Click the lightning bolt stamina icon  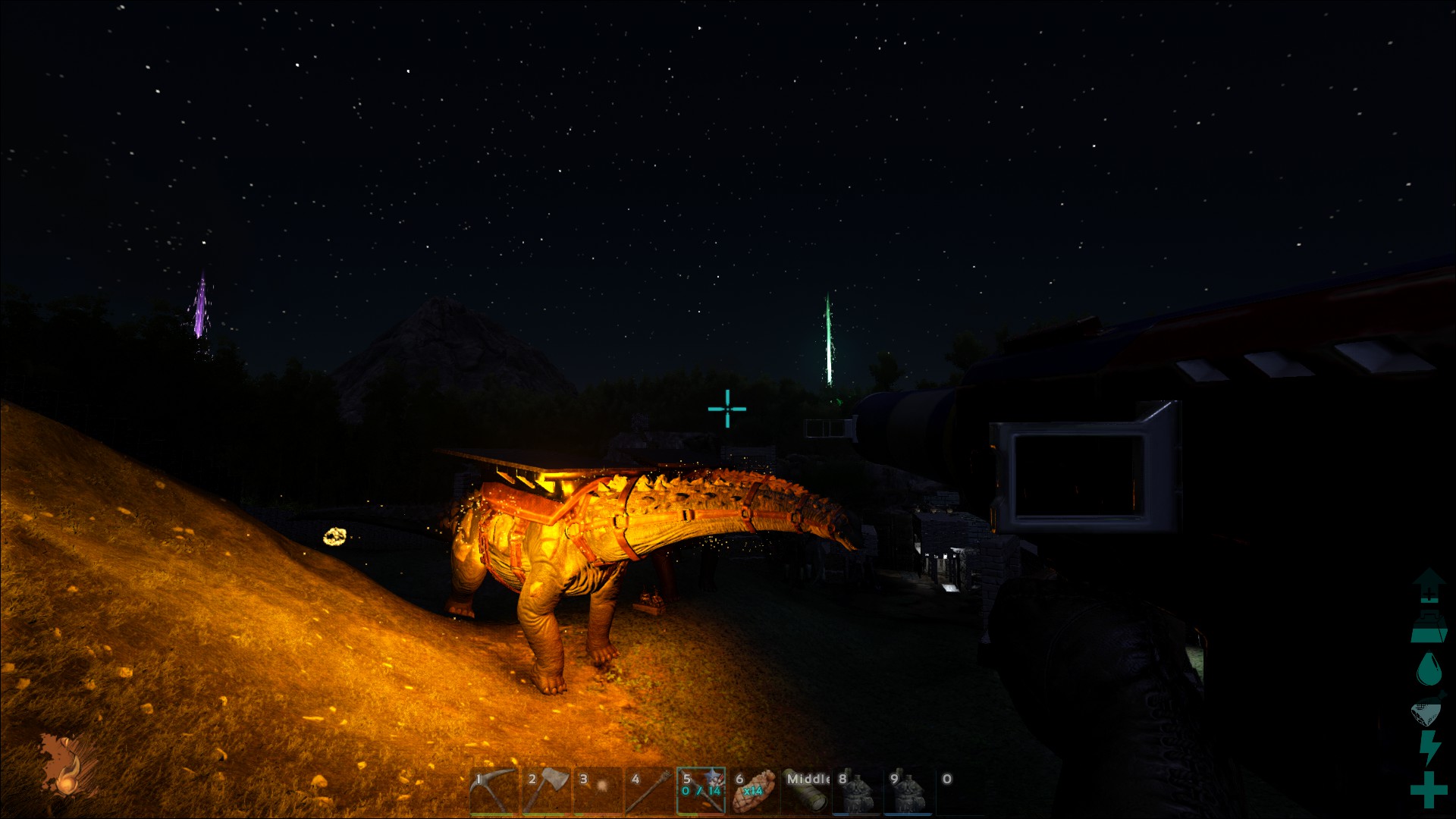coord(1429,747)
